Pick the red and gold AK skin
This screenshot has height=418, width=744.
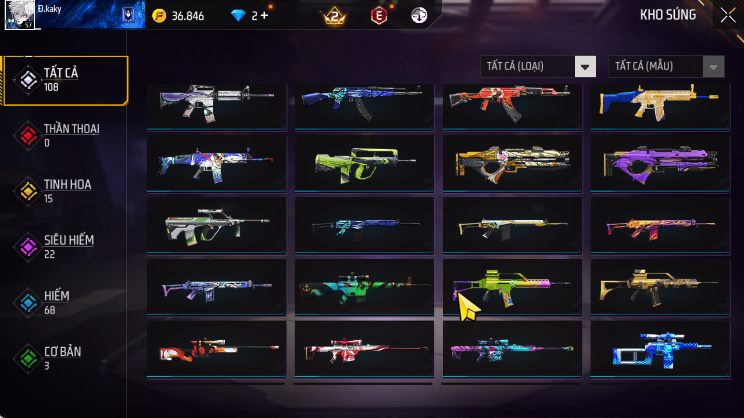coord(511,102)
